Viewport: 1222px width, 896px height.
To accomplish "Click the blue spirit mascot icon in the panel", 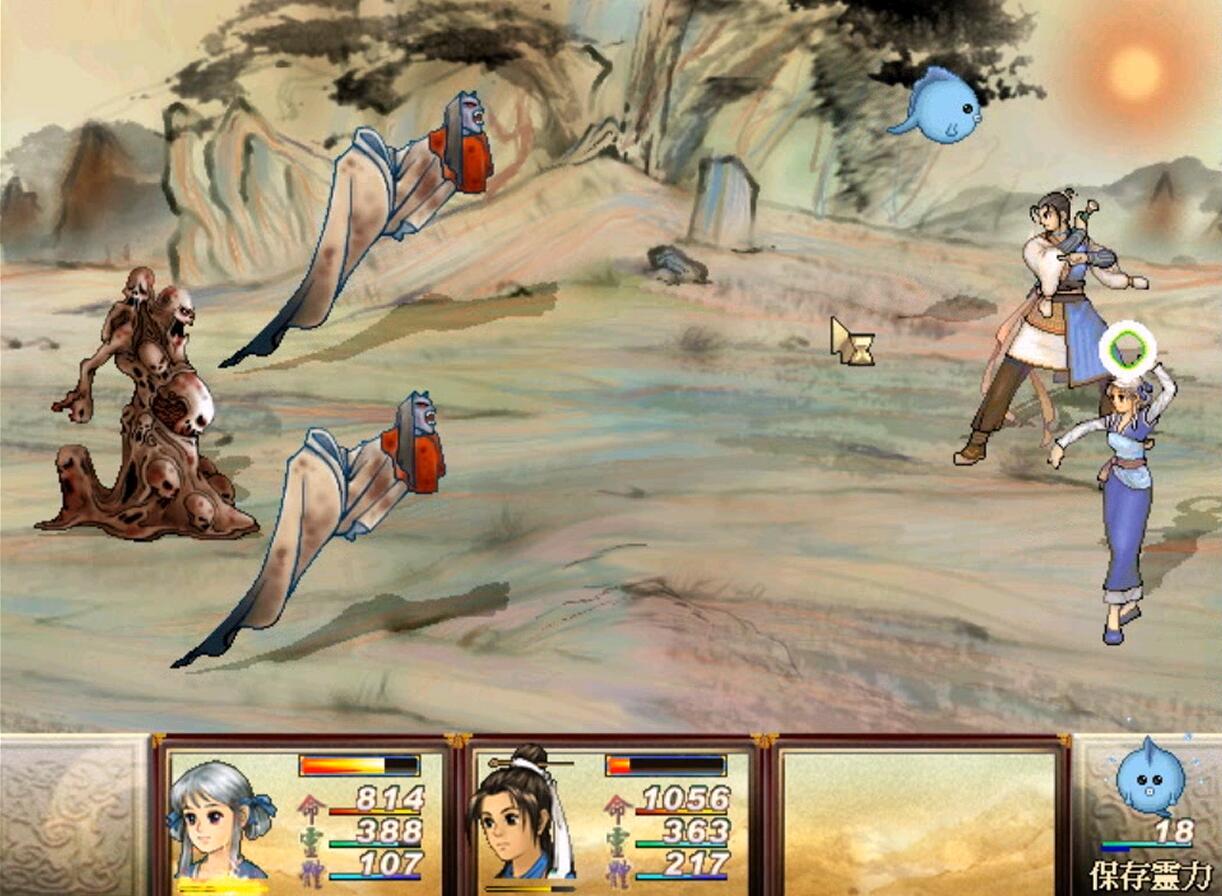I will click(1149, 777).
